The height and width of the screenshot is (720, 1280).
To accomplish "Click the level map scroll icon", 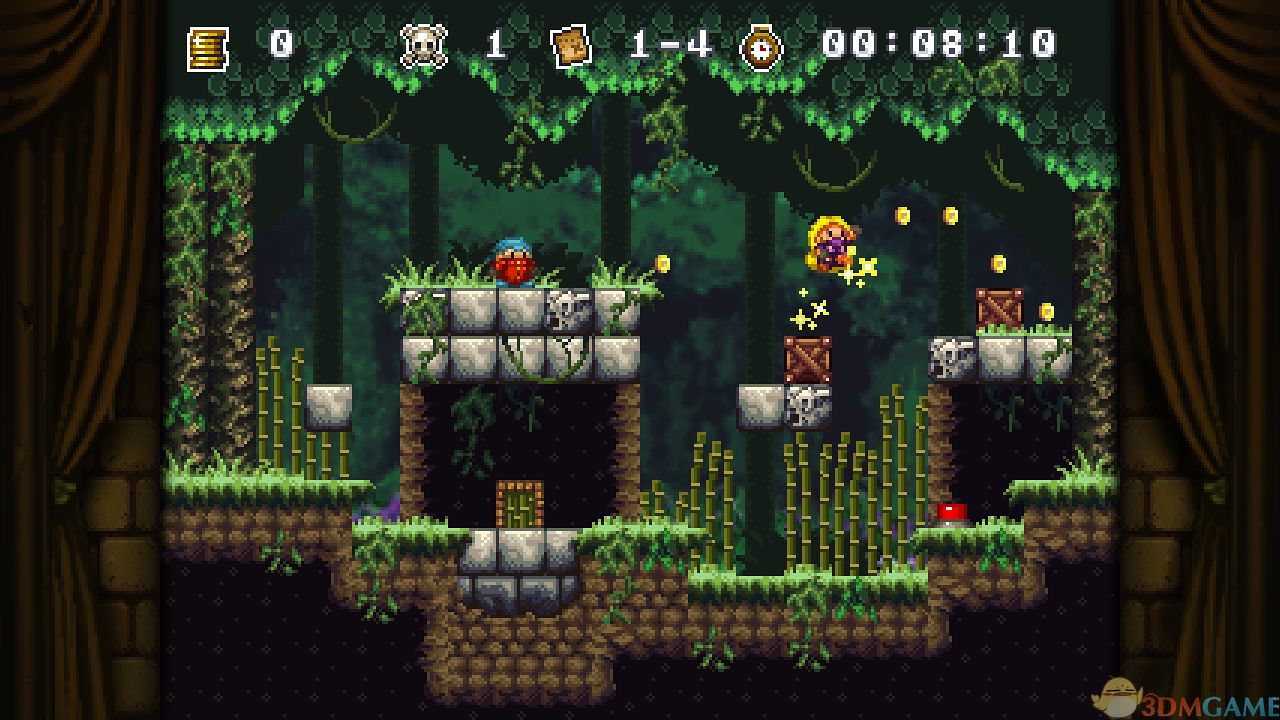I will coord(571,46).
